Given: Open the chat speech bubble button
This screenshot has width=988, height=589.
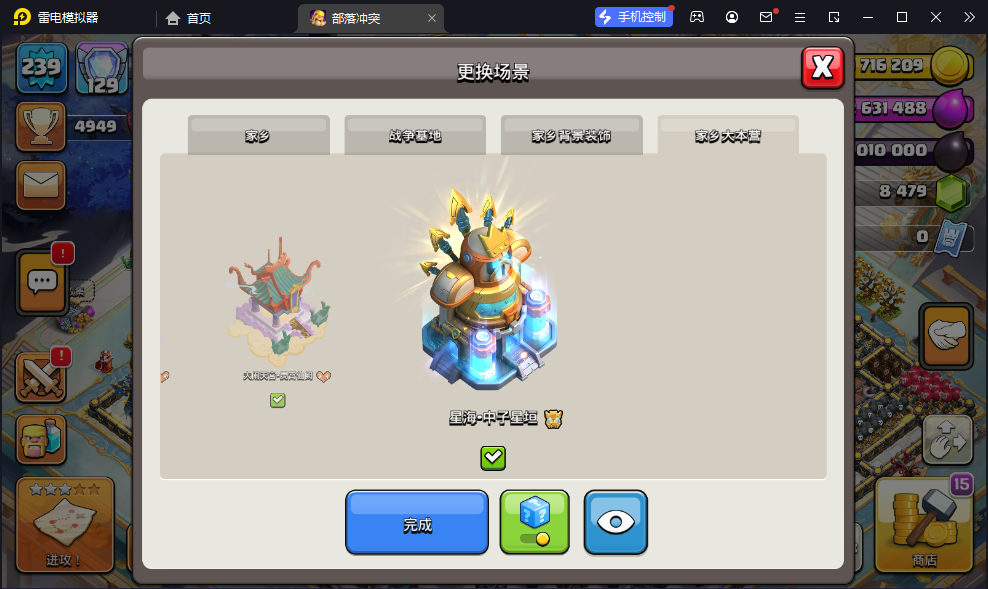Looking at the screenshot, I should coord(42,282).
